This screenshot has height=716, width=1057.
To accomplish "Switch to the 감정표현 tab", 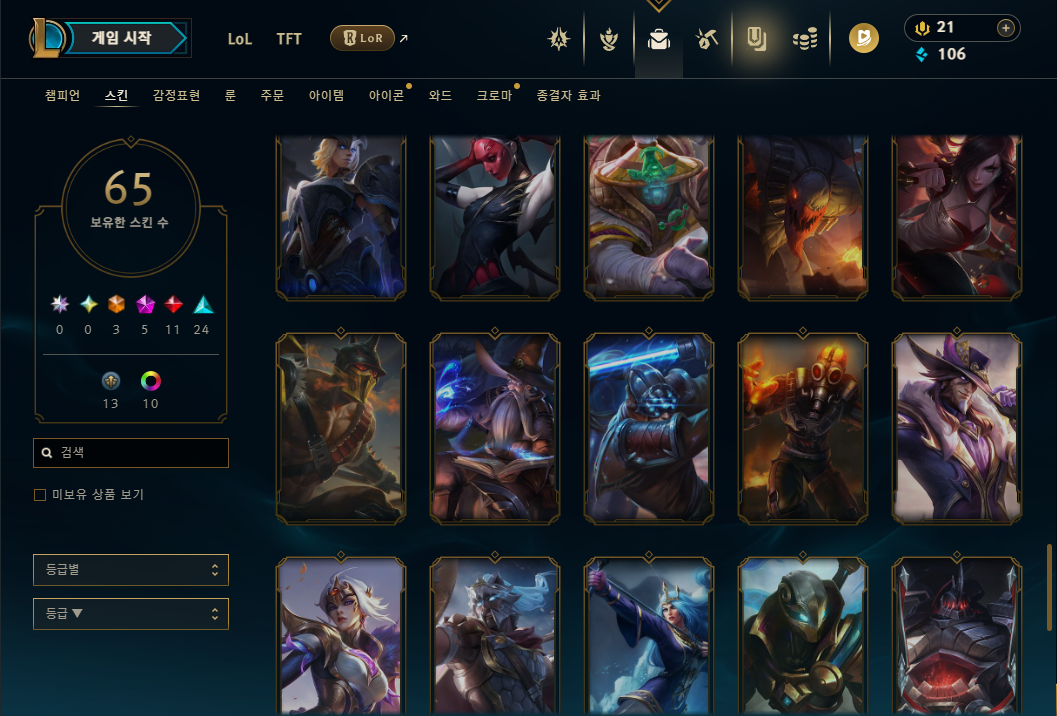I will [x=176, y=96].
